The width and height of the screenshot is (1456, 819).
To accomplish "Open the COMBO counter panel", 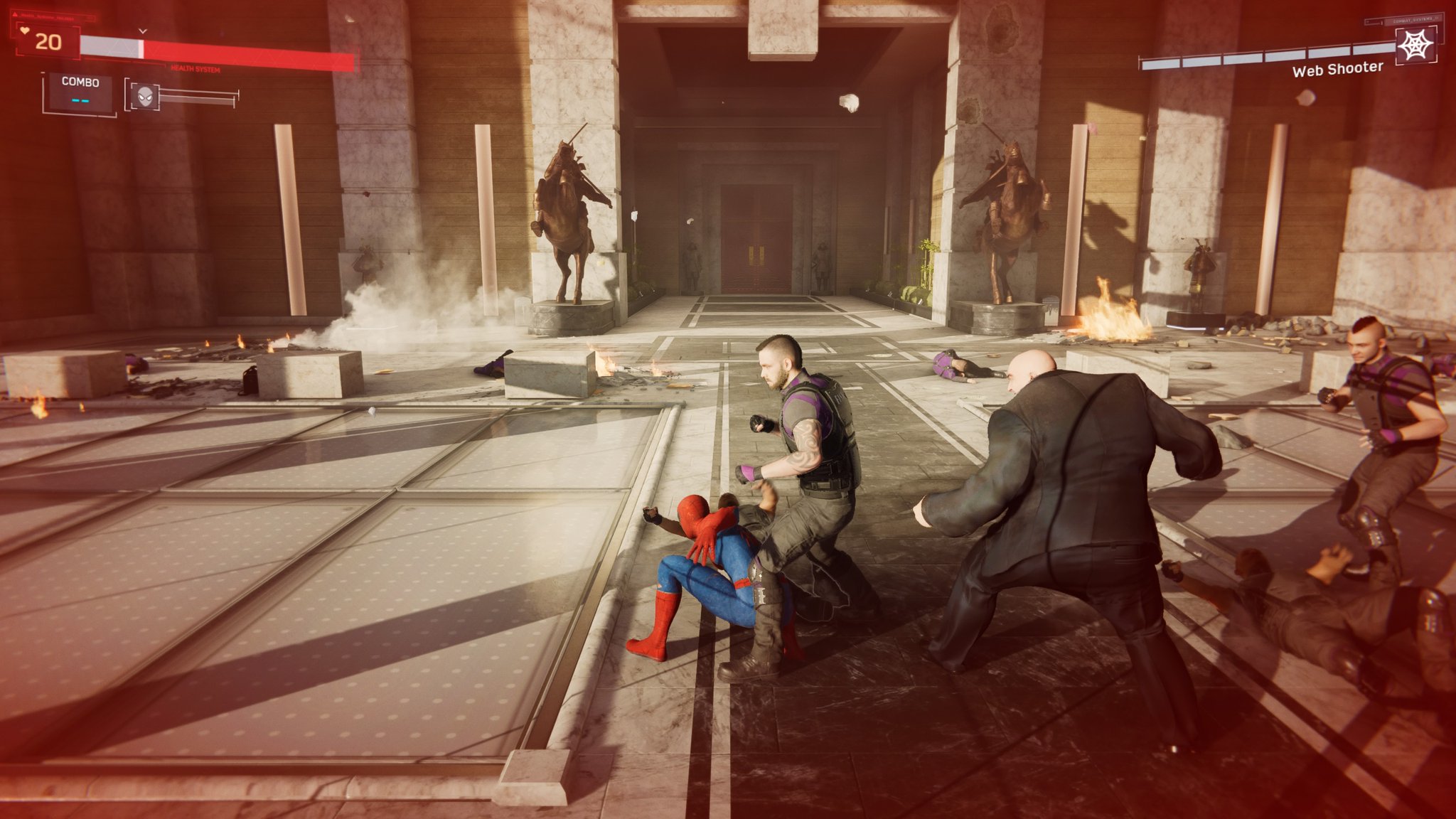I will 79,92.
